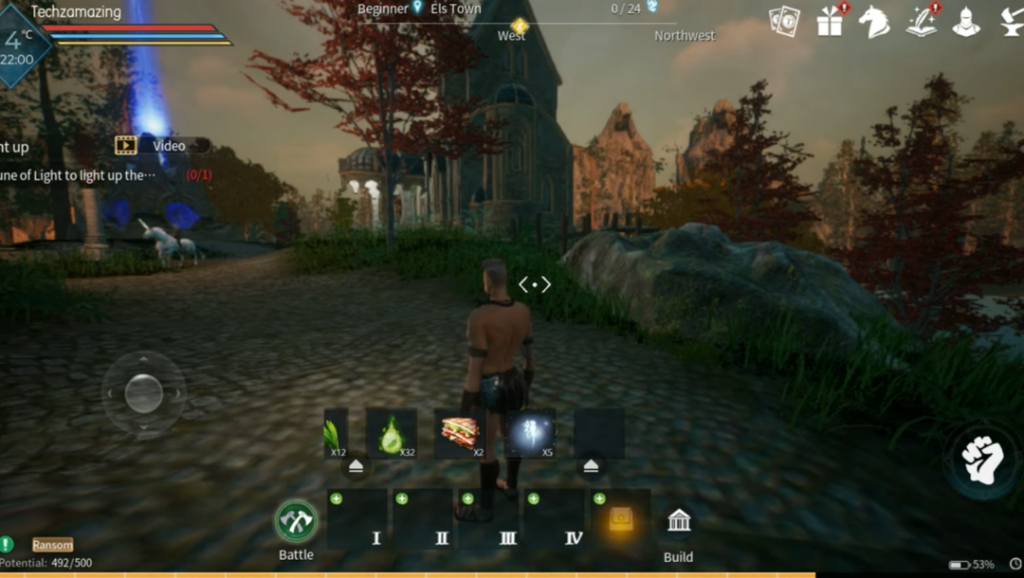Use the green droplet item x32
This screenshot has width=1024, height=578.
click(x=391, y=434)
